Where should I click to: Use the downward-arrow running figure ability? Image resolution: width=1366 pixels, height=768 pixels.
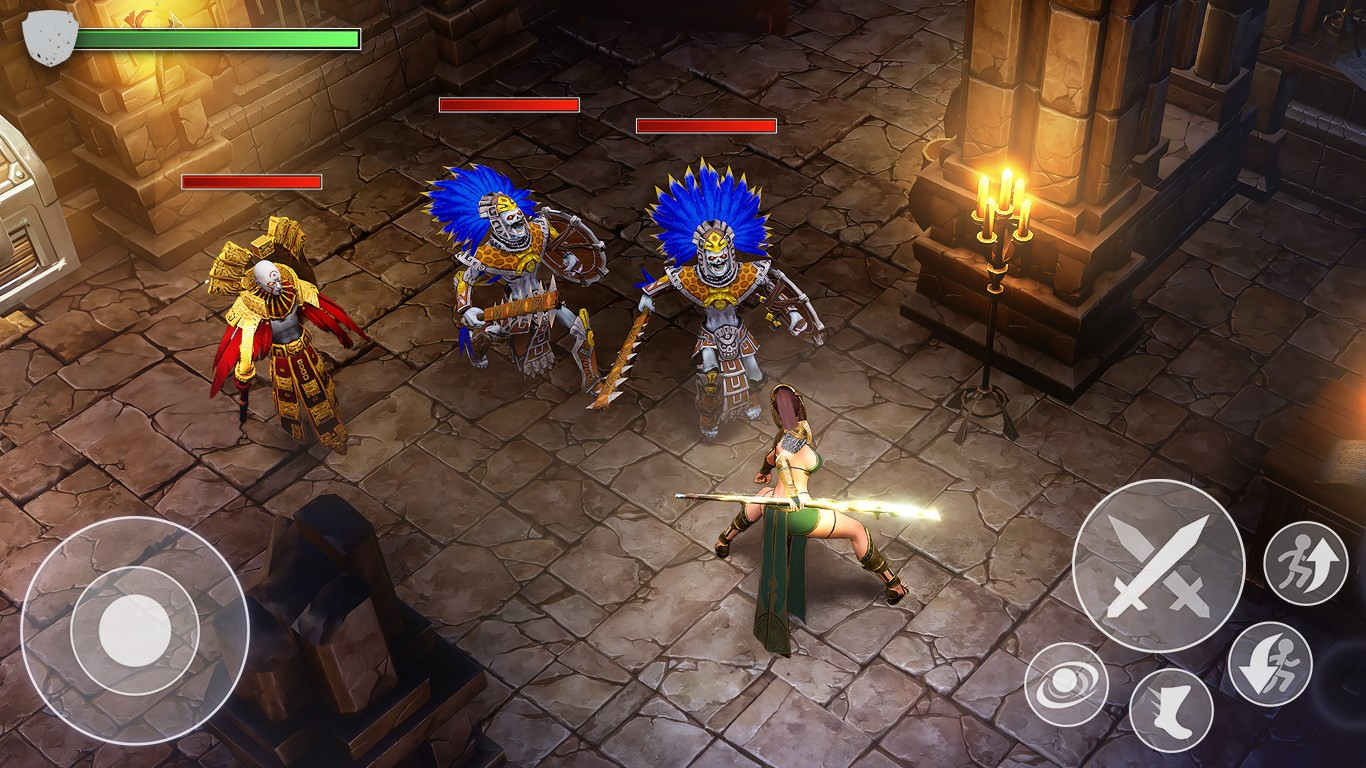(x=1269, y=663)
